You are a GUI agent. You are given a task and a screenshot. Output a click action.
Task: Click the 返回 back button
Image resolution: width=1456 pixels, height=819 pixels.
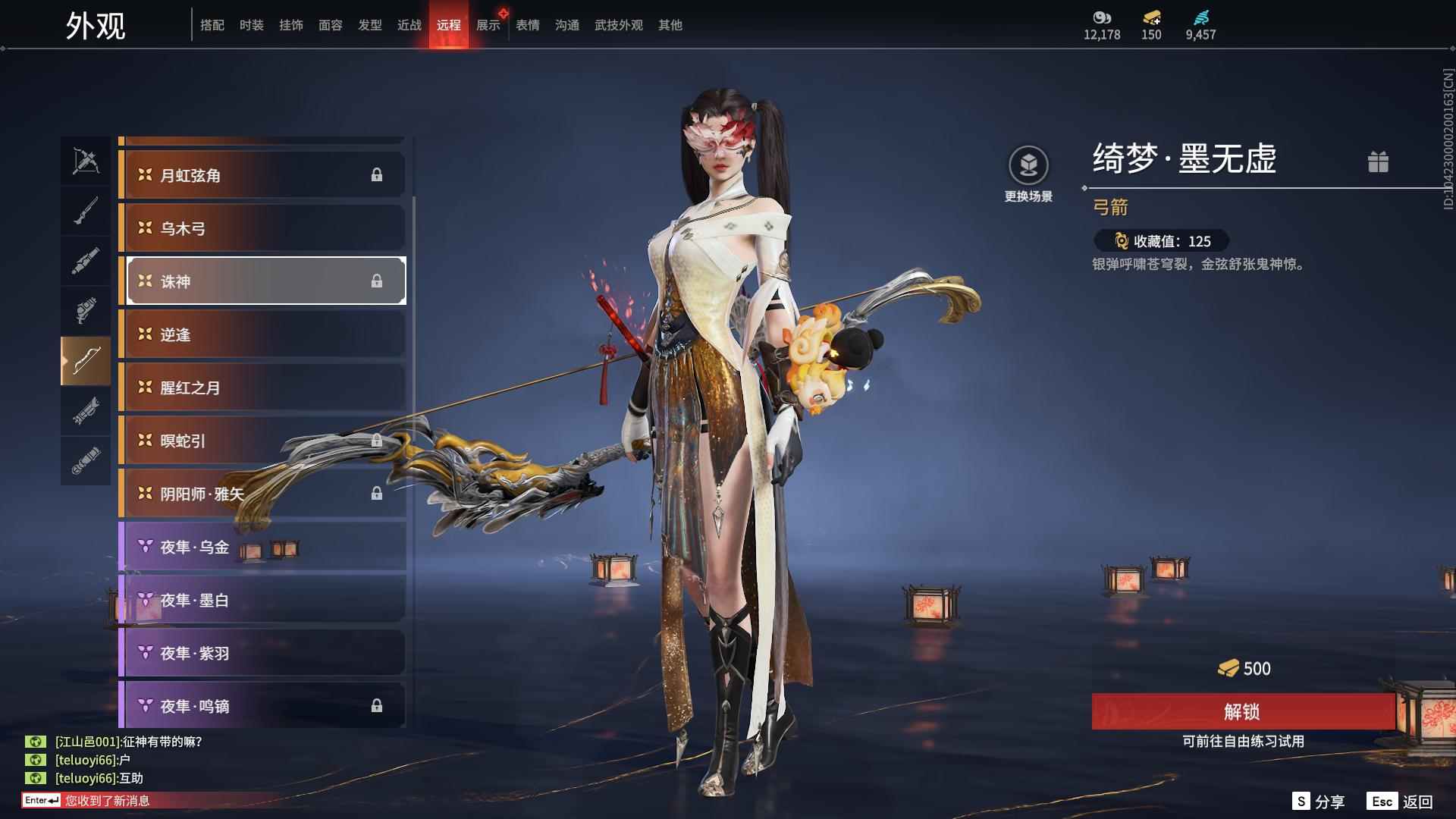click(x=1401, y=802)
